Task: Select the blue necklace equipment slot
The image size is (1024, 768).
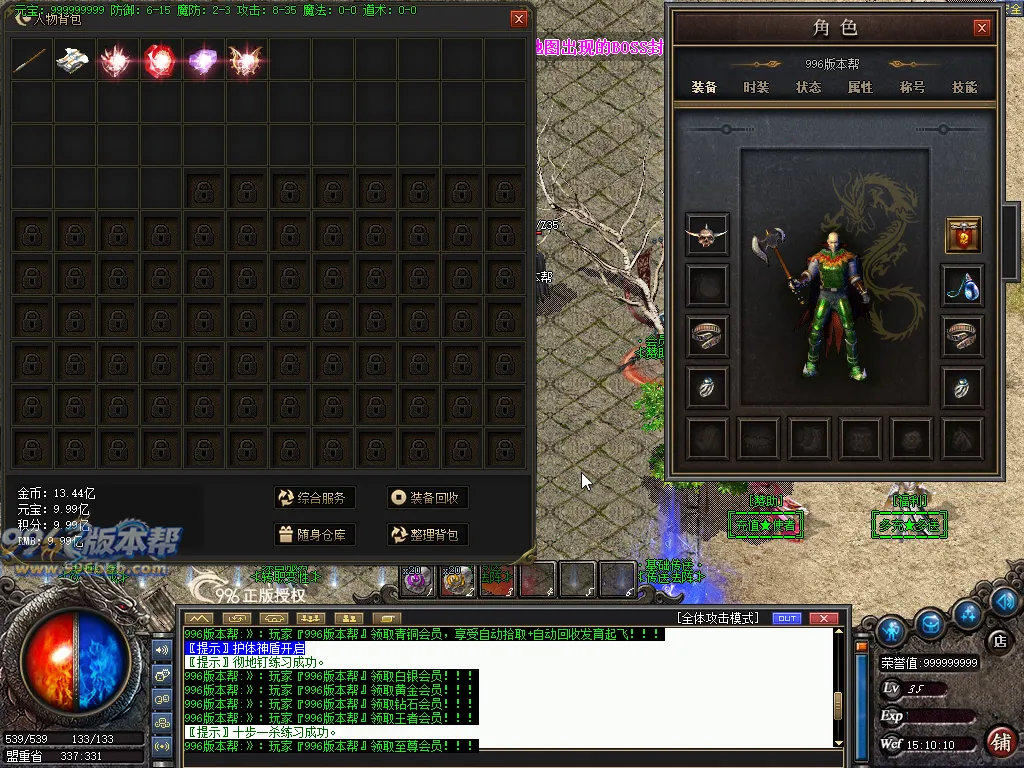Action: (963, 287)
